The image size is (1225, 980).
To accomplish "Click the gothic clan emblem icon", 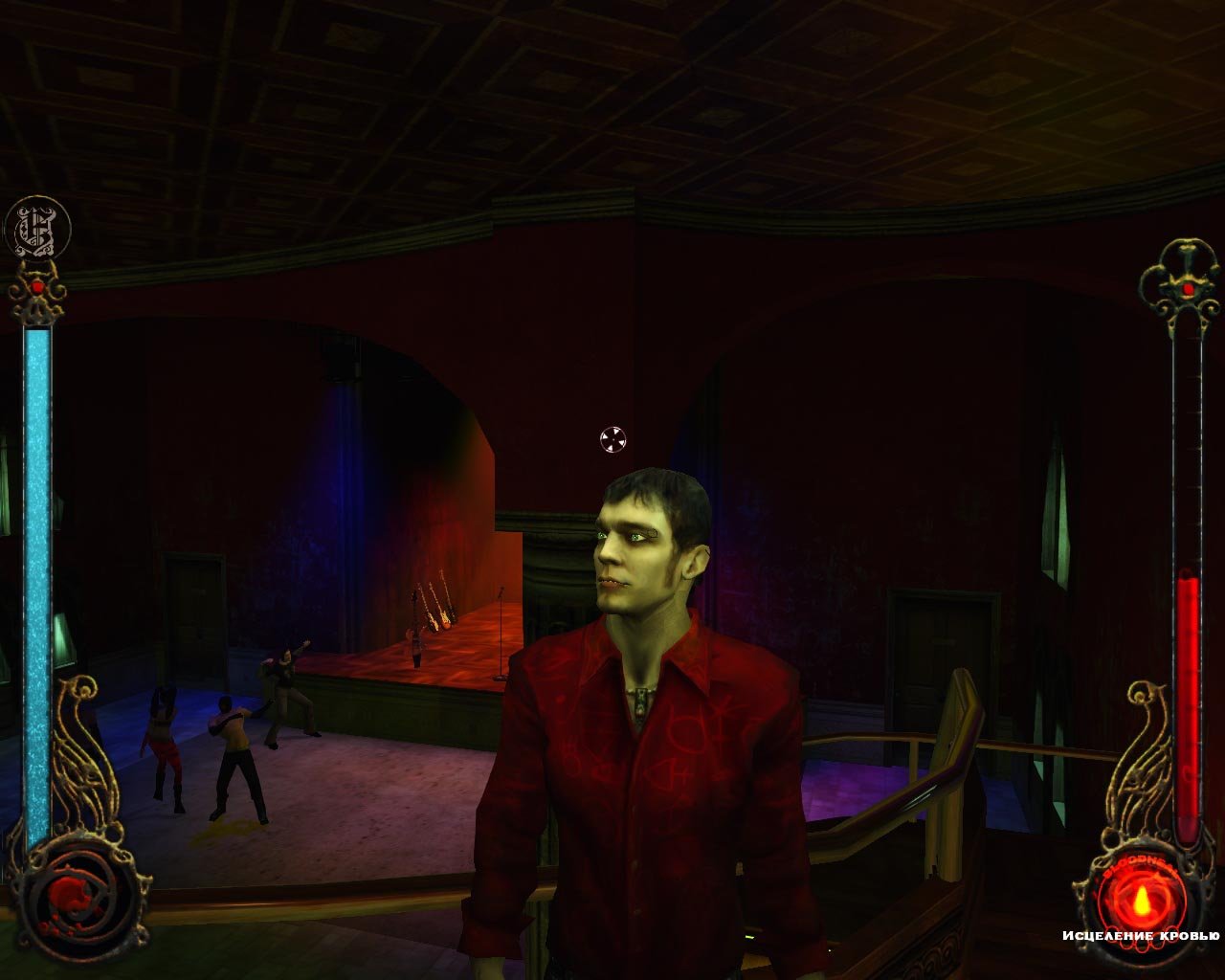I will [34, 228].
